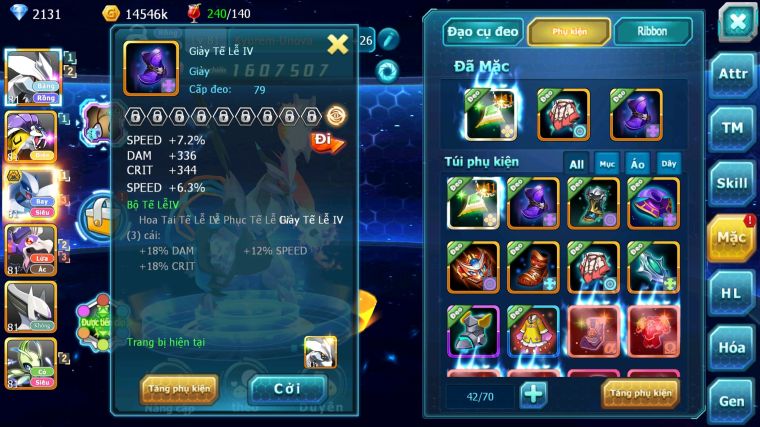Click the Cởi unequip button
The width and height of the screenshot is (760, 427).
287,389
